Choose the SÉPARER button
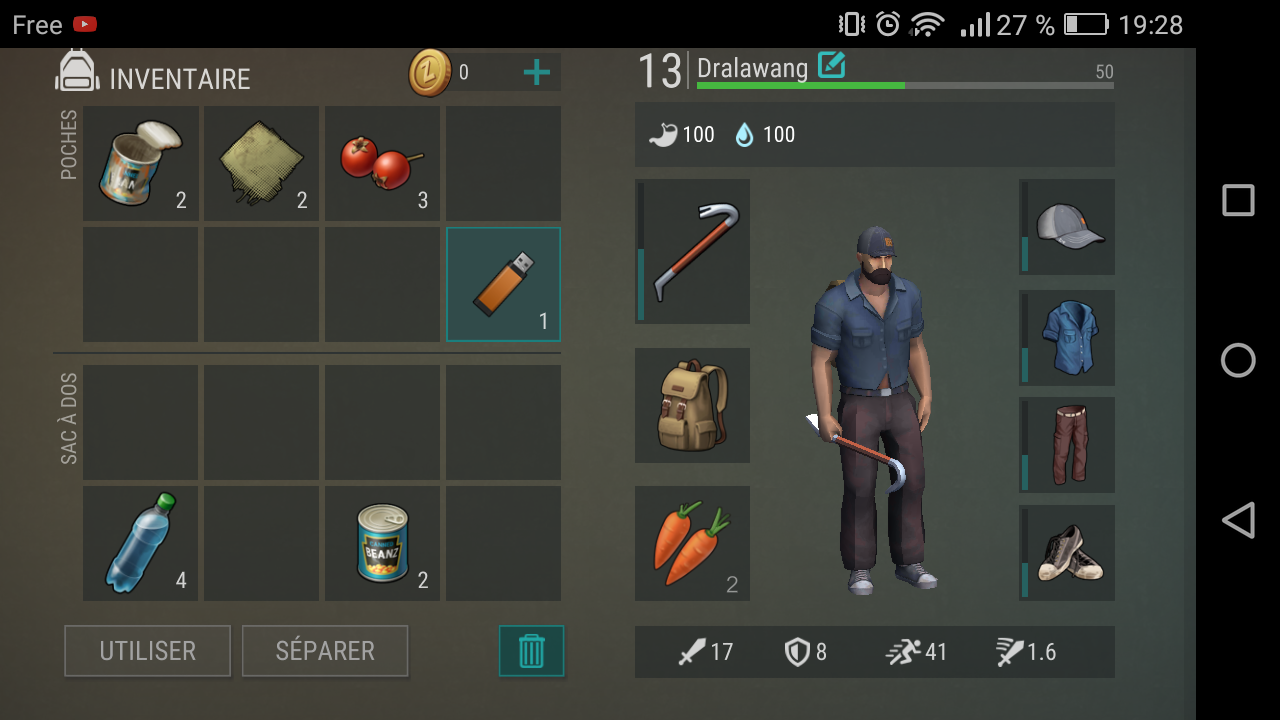The image size is (1280, 720). (325, 651)
